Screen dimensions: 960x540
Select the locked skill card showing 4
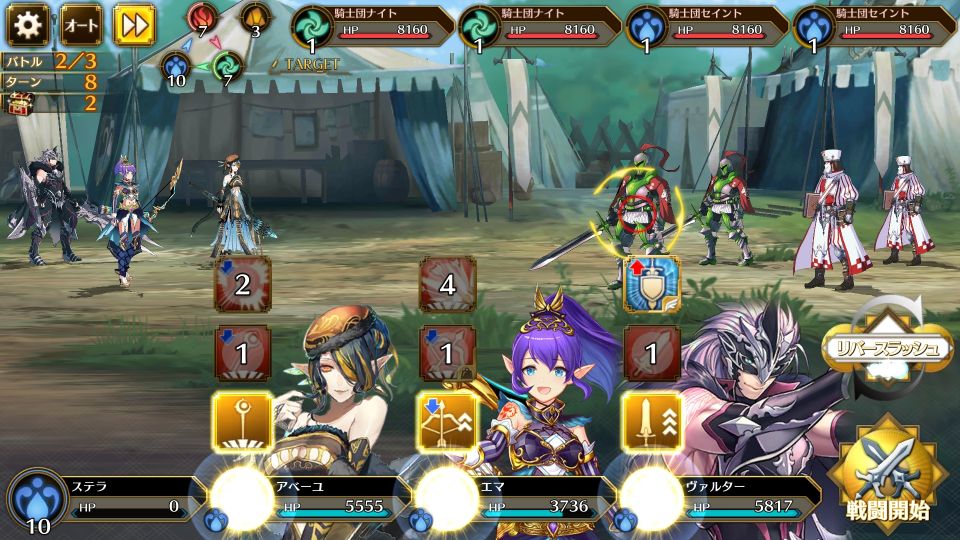(x=447, y=285)
